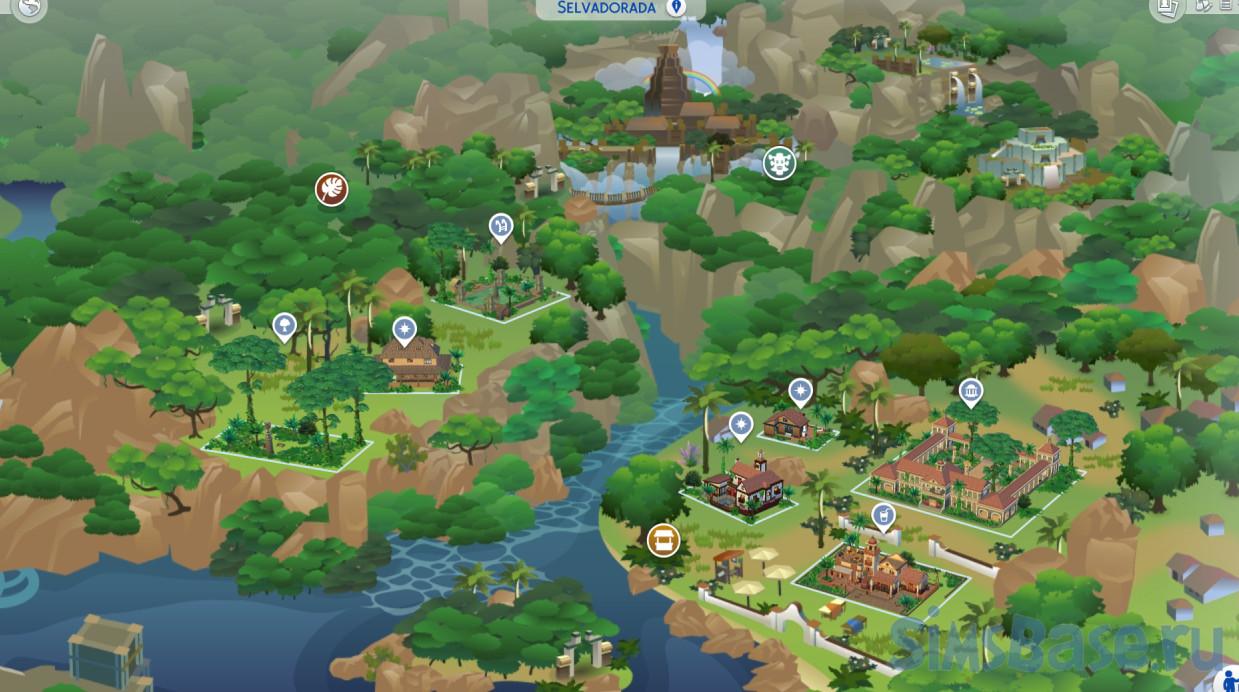
Task: Choose the star pin nearest the orange stall
Action: 740,425
